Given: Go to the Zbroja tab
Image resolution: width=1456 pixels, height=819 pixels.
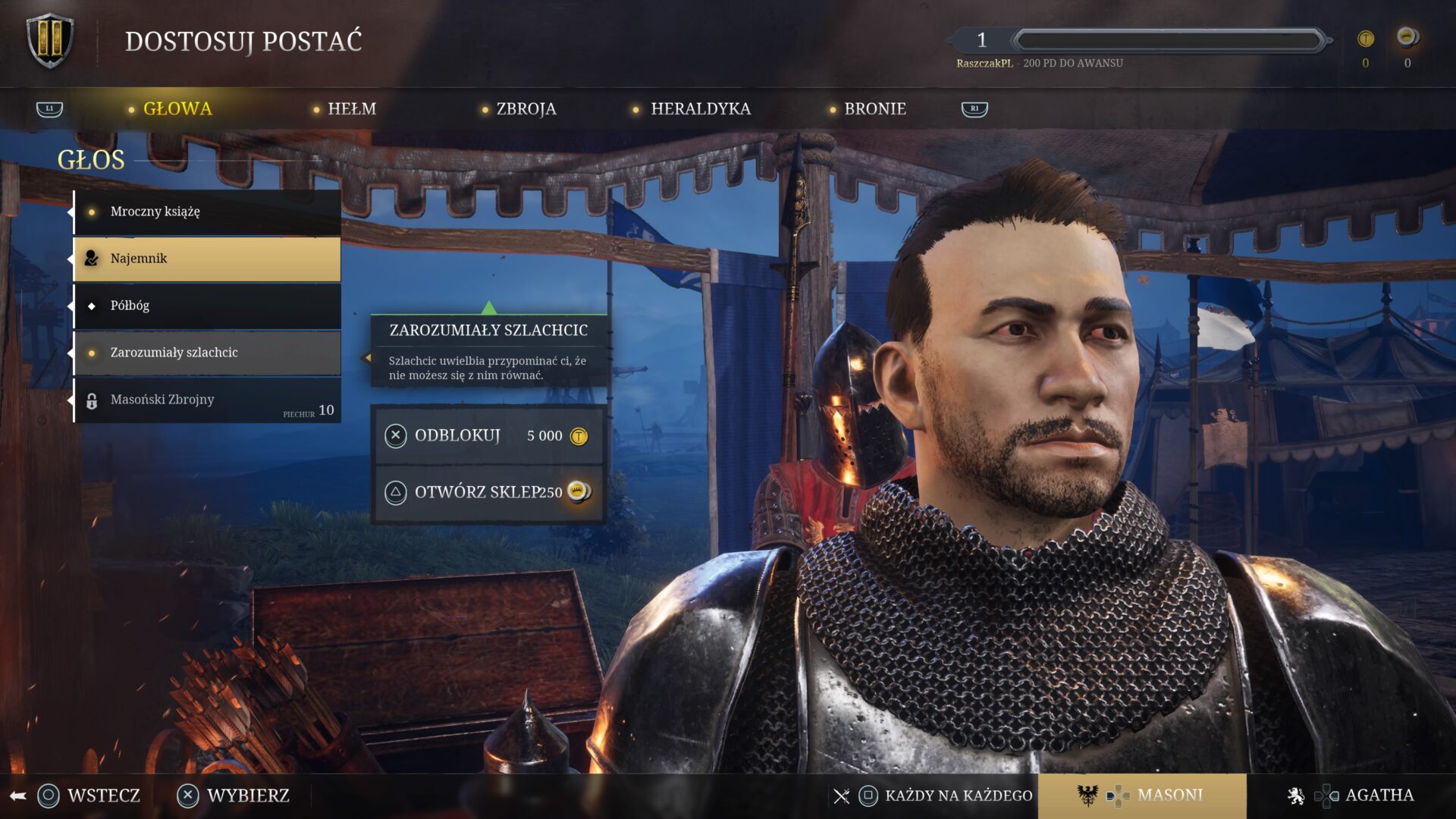Looking at the screenshot, I should [526, 109].
